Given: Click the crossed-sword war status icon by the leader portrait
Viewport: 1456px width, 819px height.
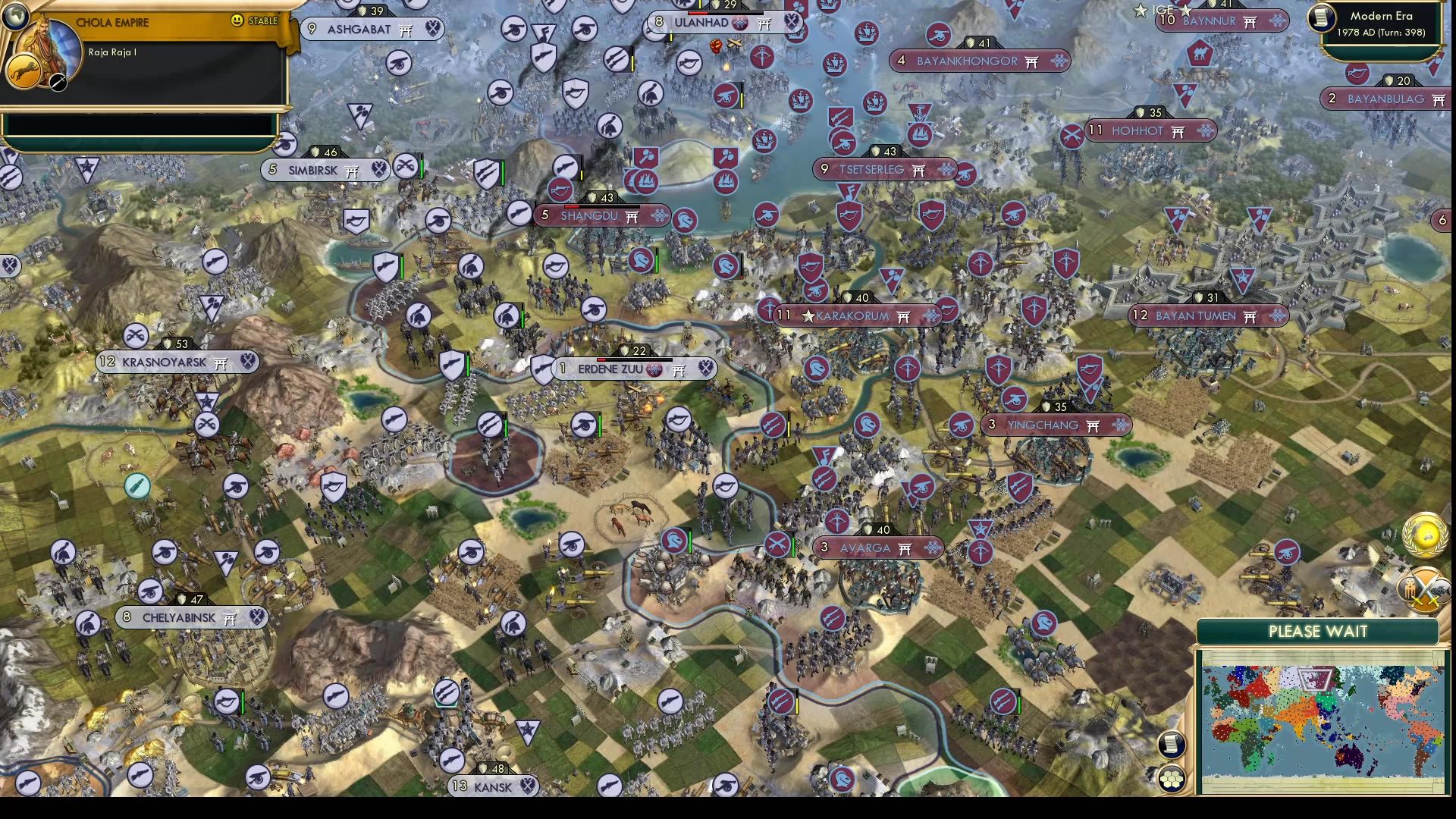Looking at the screenshot, I should tap(58, 83).
